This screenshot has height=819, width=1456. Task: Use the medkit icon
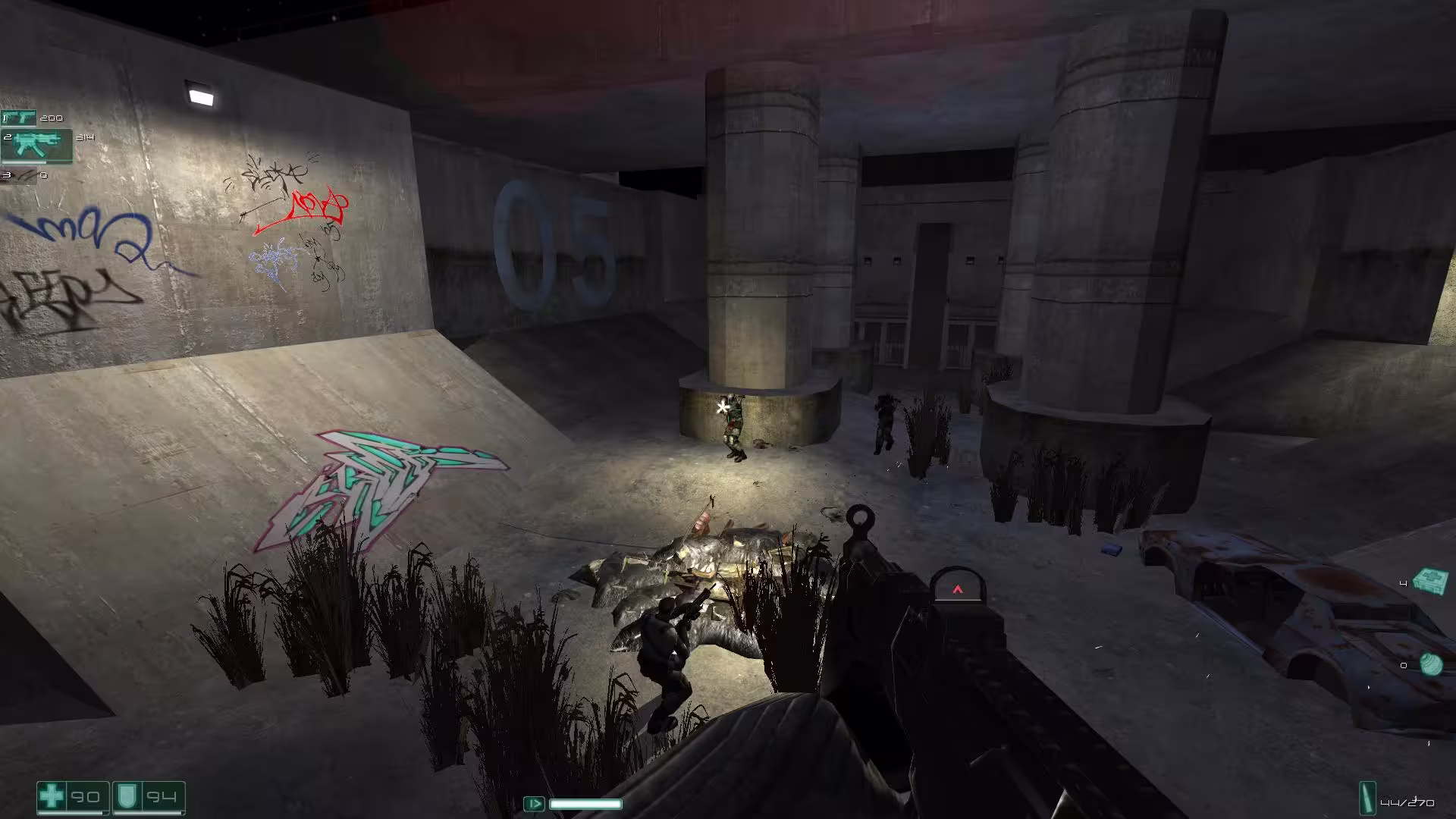[1431, 582]
